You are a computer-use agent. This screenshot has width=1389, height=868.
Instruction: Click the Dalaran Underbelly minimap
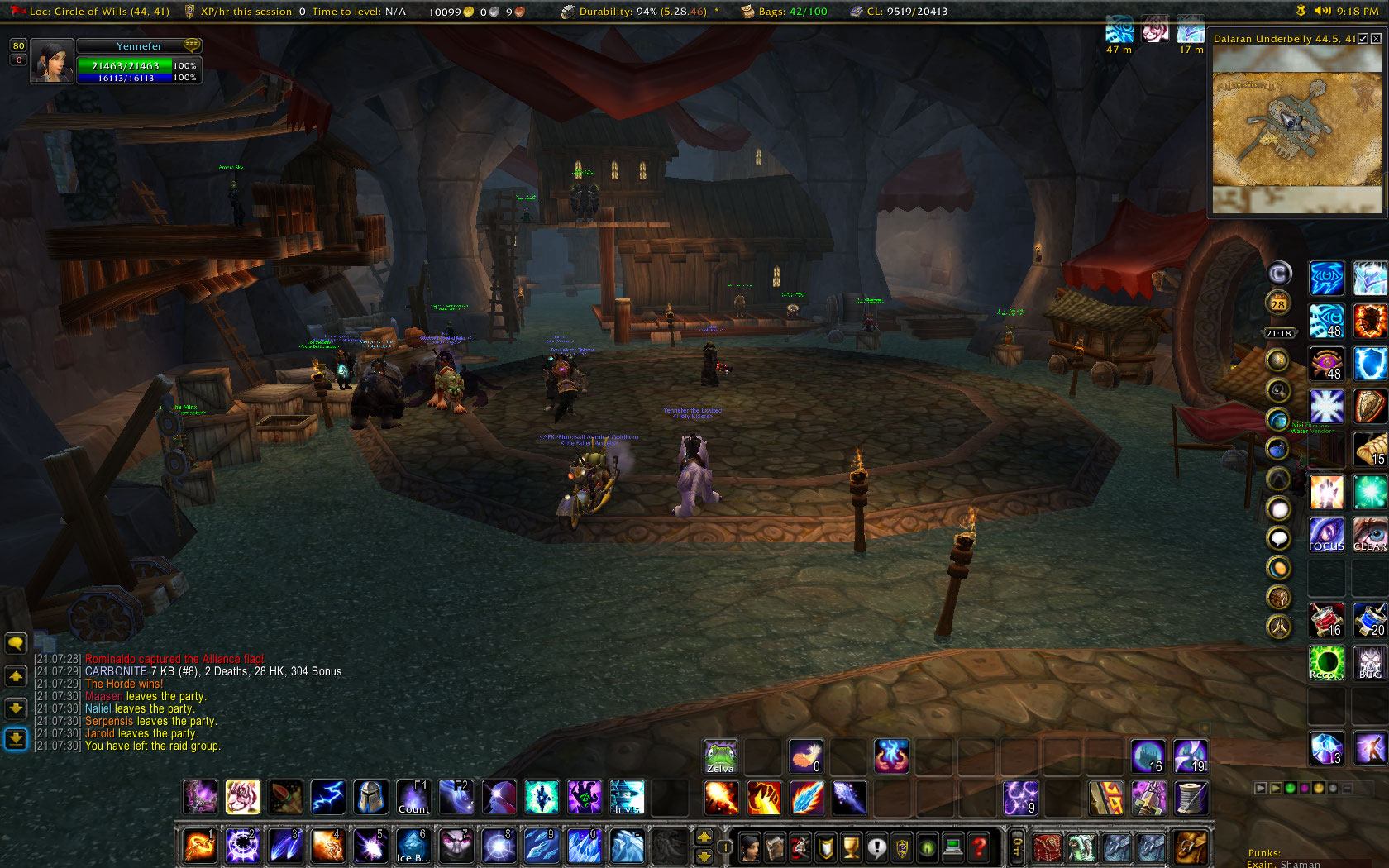tap(1296, 128)
